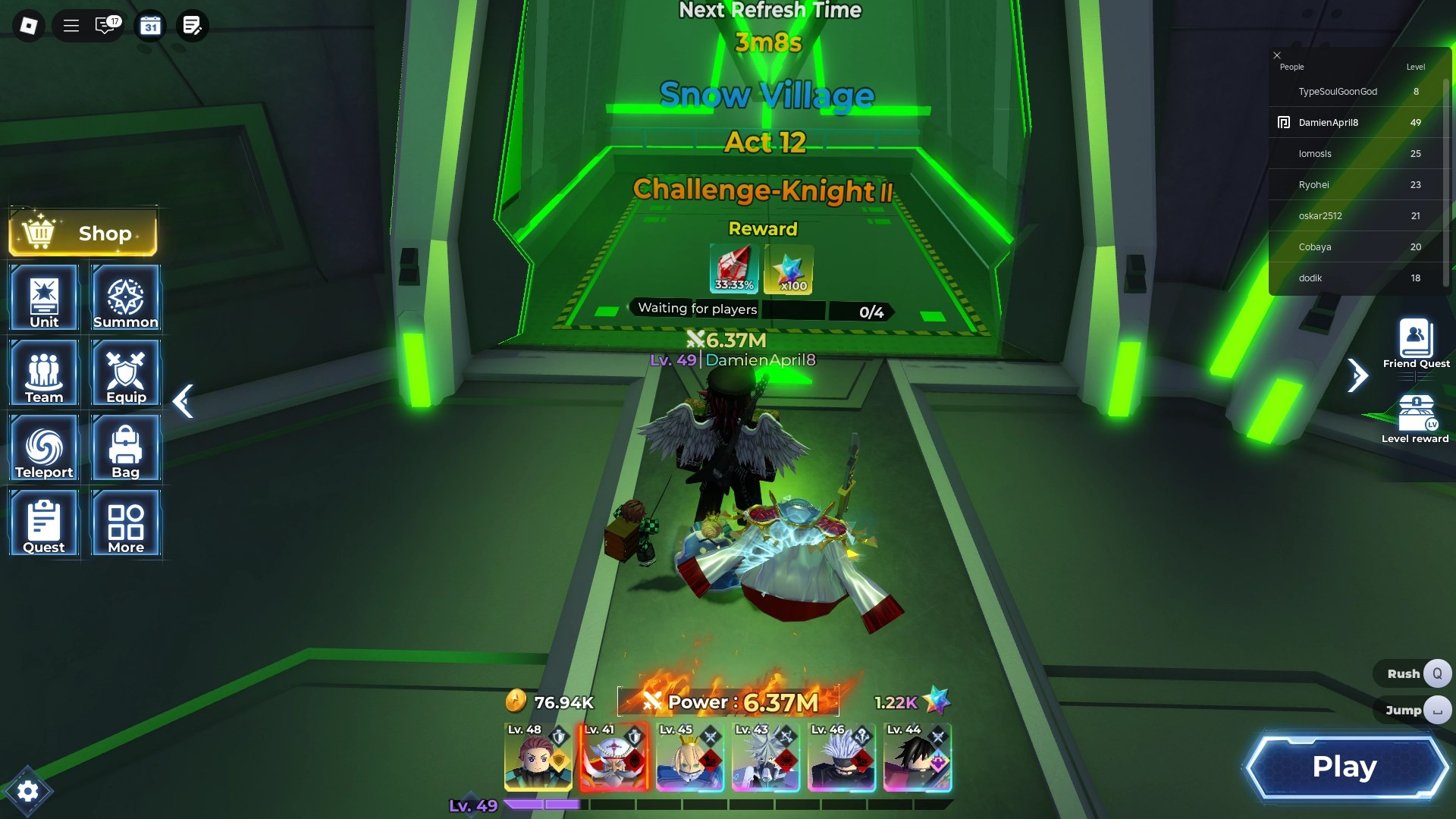Expand the right side panel chevron

[x=1357, y=375]
